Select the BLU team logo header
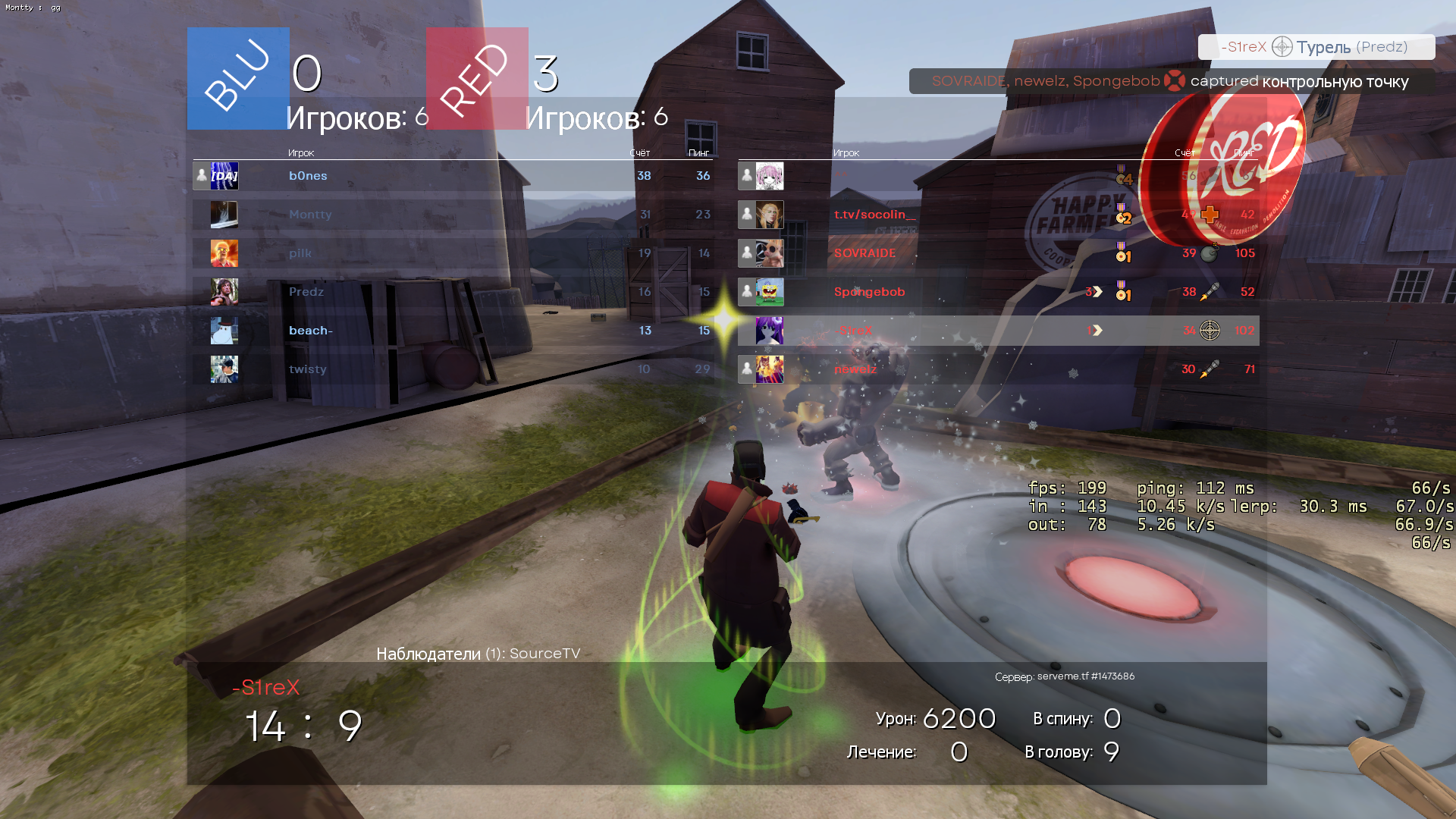The image size is (1456, 819). coord(238,78)
